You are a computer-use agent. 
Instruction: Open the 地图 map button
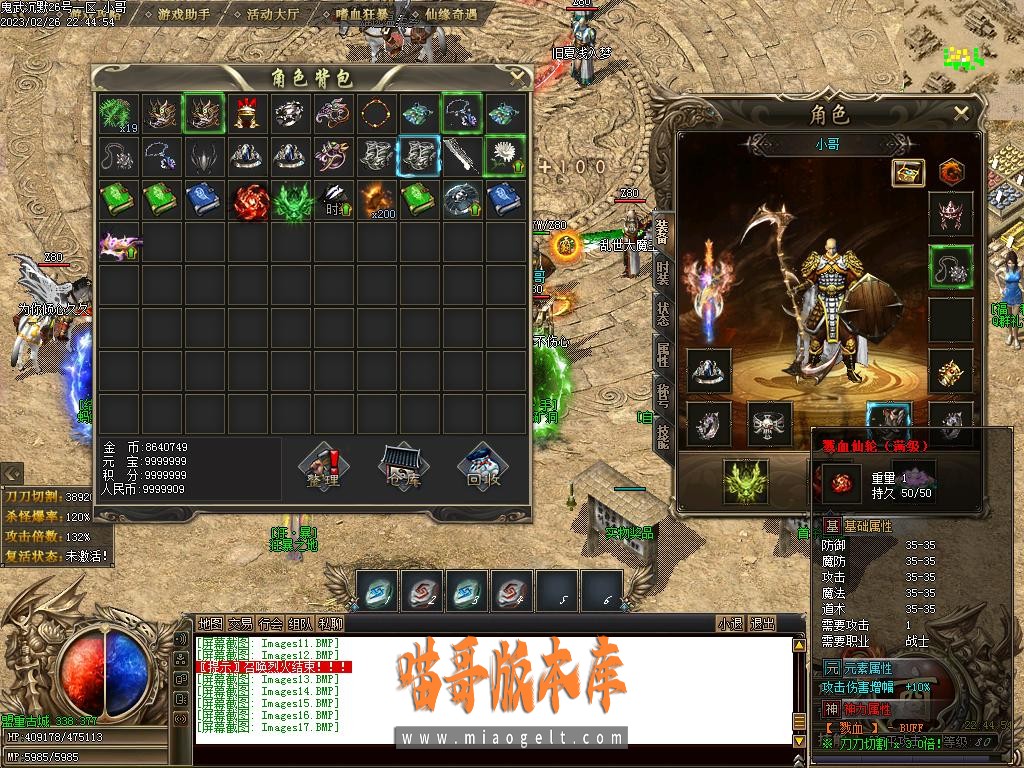210,623
